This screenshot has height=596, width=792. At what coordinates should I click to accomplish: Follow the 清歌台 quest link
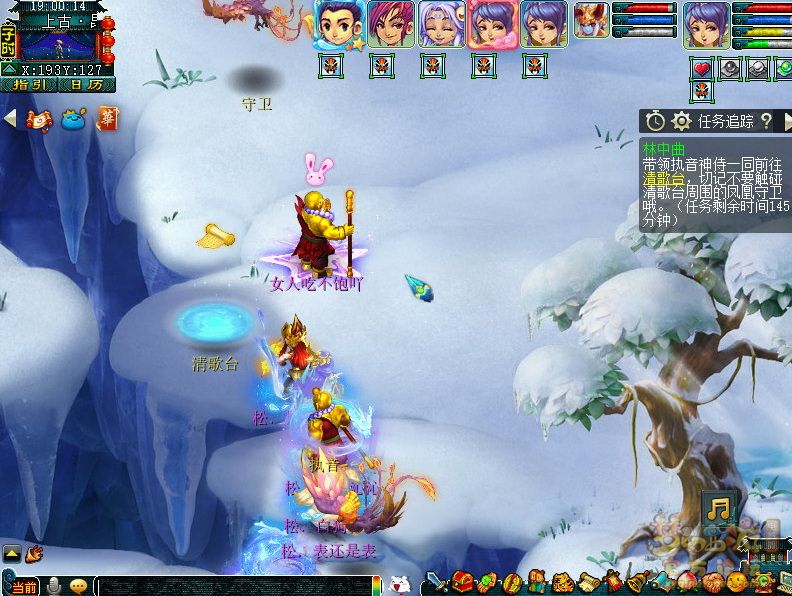pyautogui.click(x=662, y=179)
